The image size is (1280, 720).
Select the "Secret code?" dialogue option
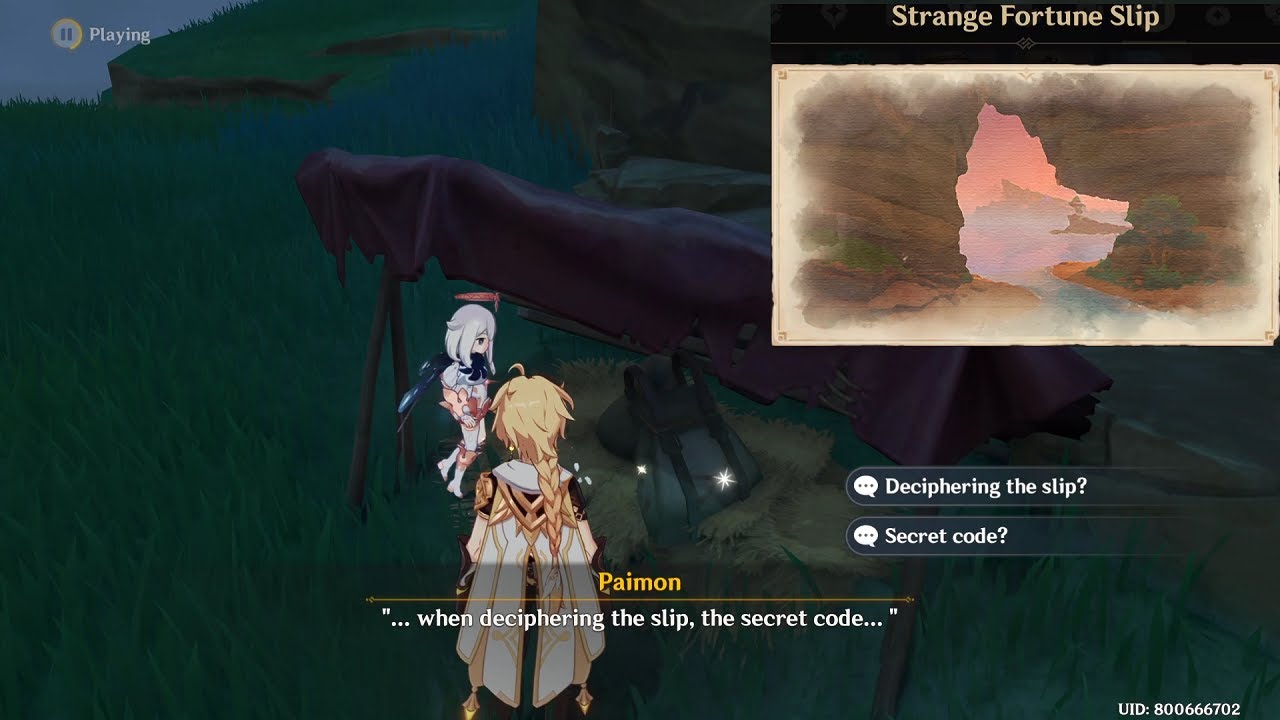(945, 536)
